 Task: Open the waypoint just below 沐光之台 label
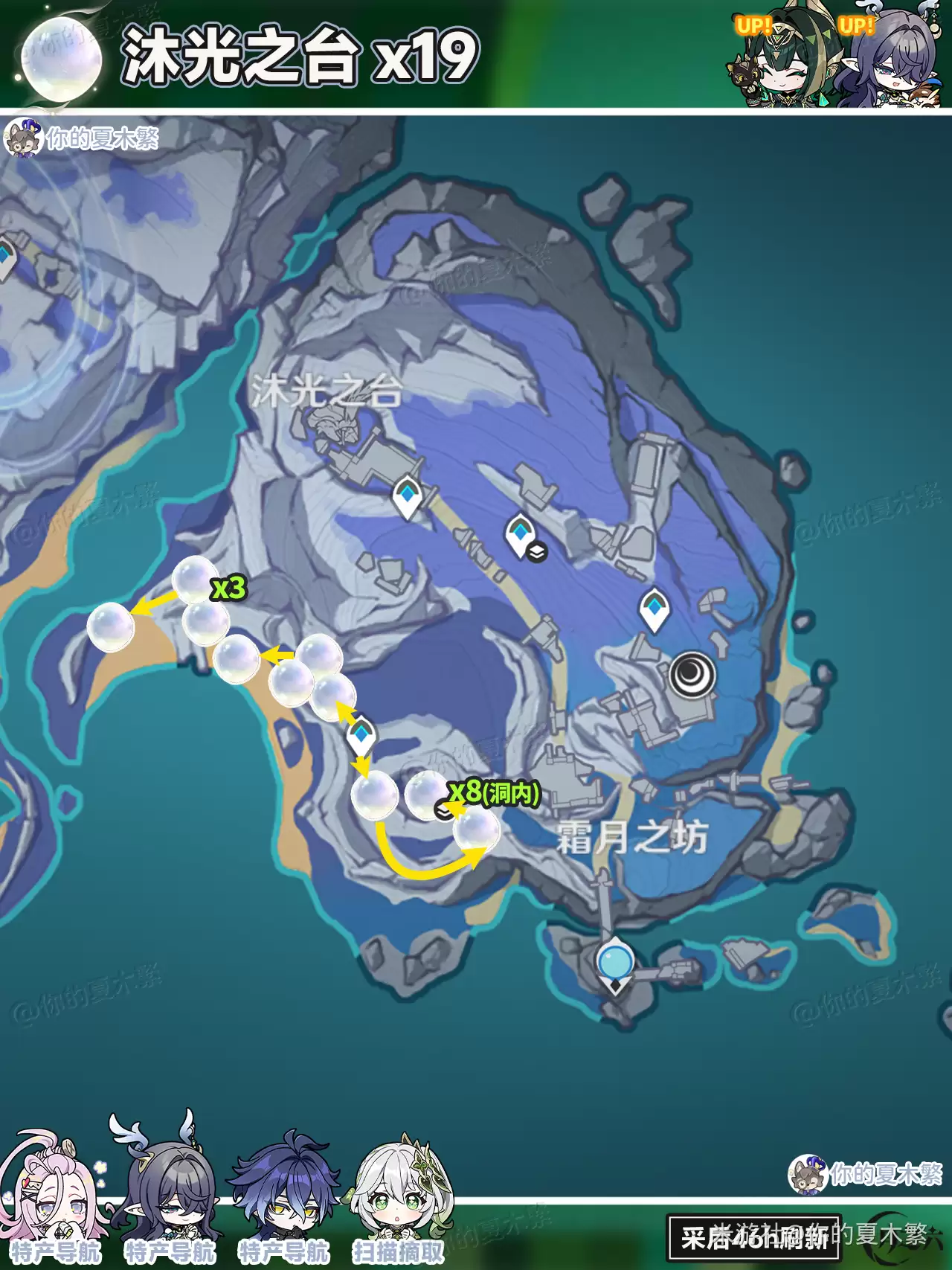407,495
